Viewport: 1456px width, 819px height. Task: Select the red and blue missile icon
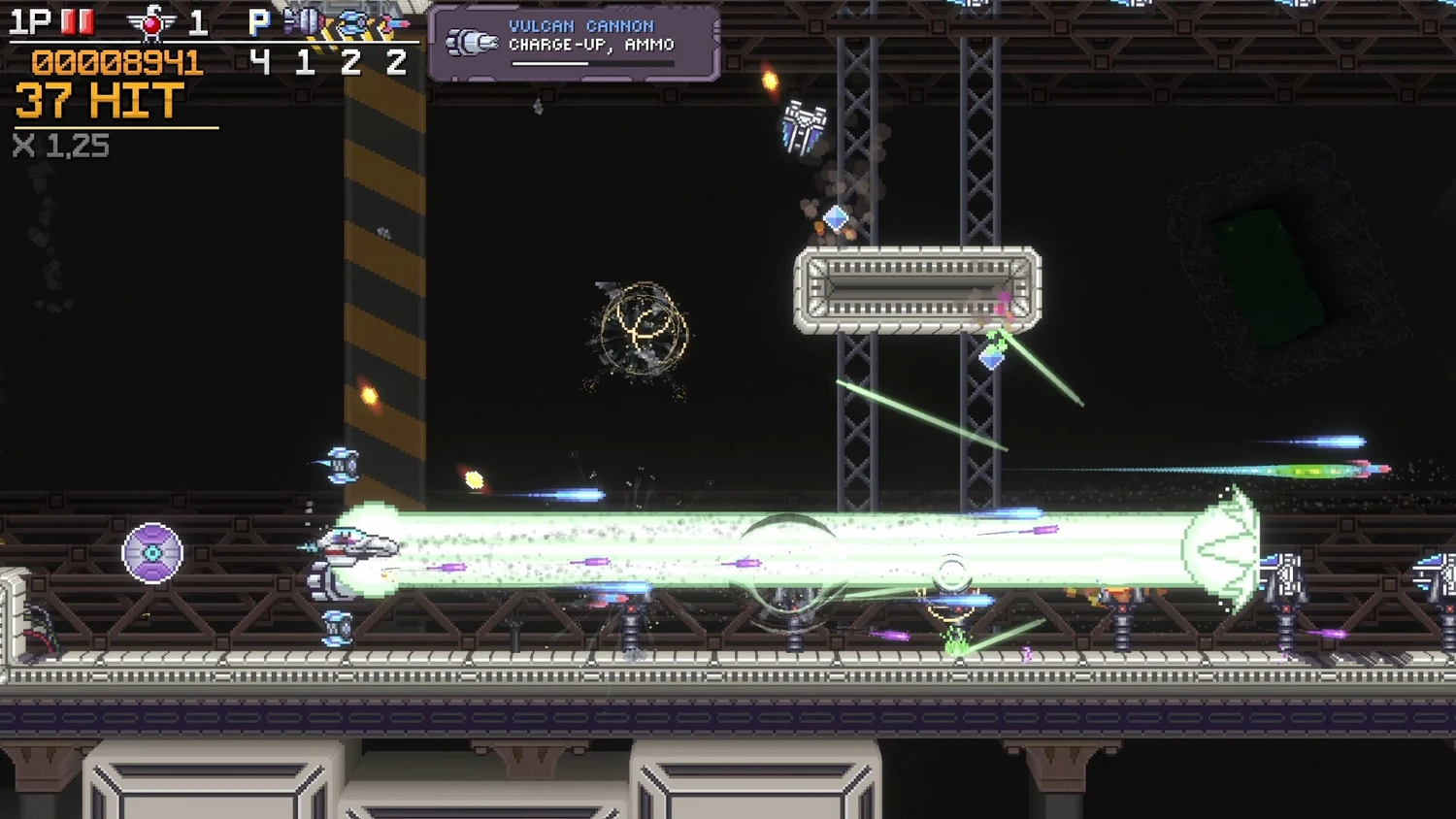click(395, 22)
